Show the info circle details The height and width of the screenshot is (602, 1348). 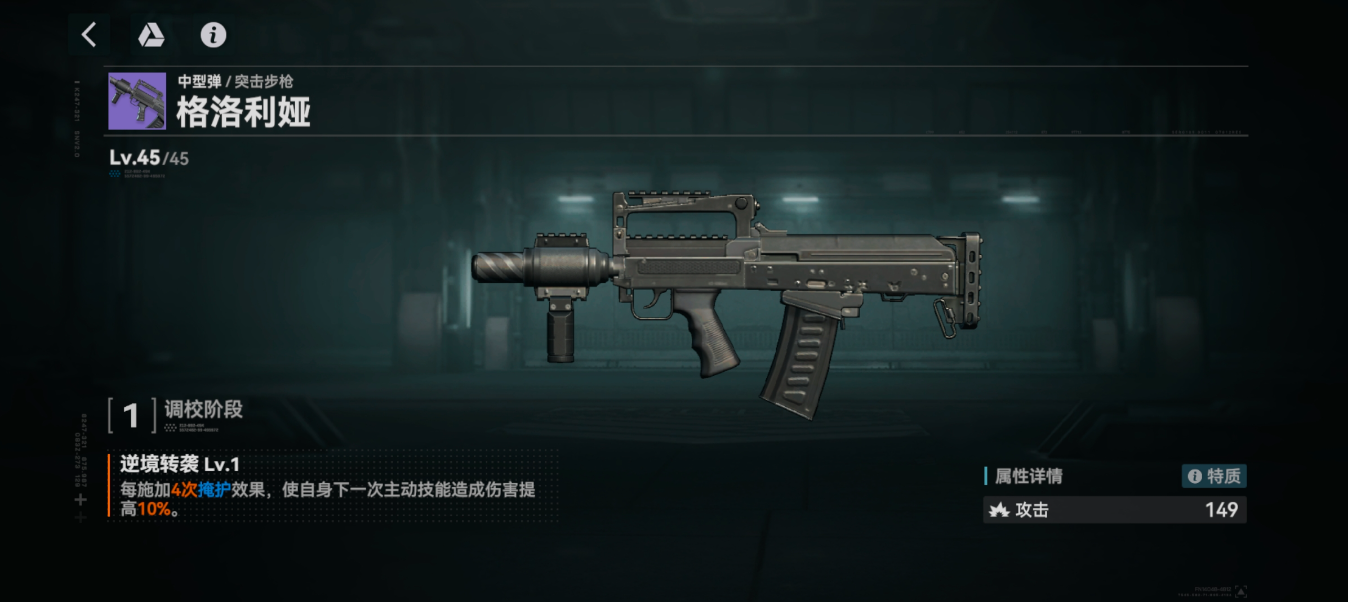tap(213, 35)
